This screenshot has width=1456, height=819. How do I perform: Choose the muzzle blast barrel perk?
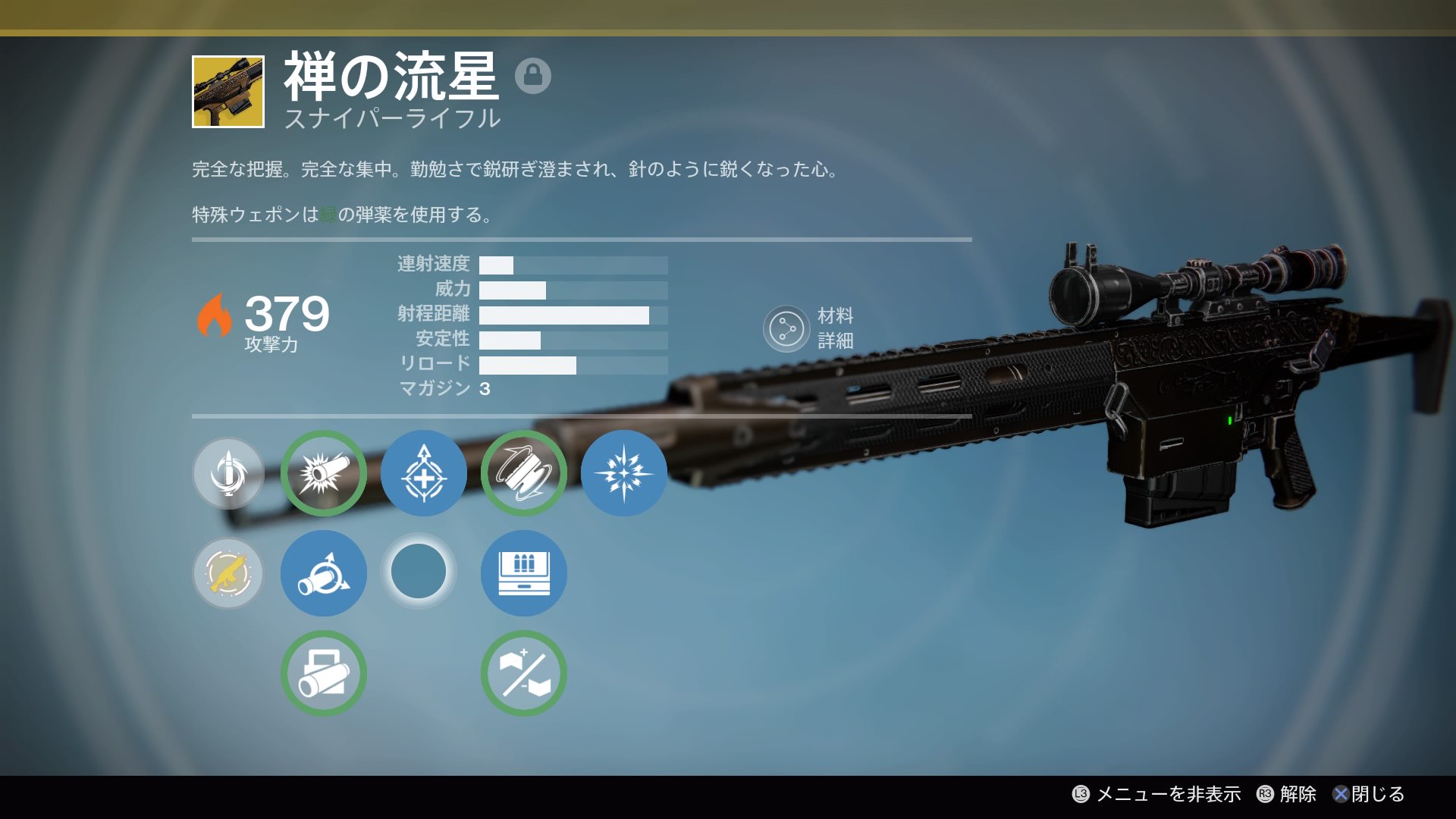(x=324, y=474)
